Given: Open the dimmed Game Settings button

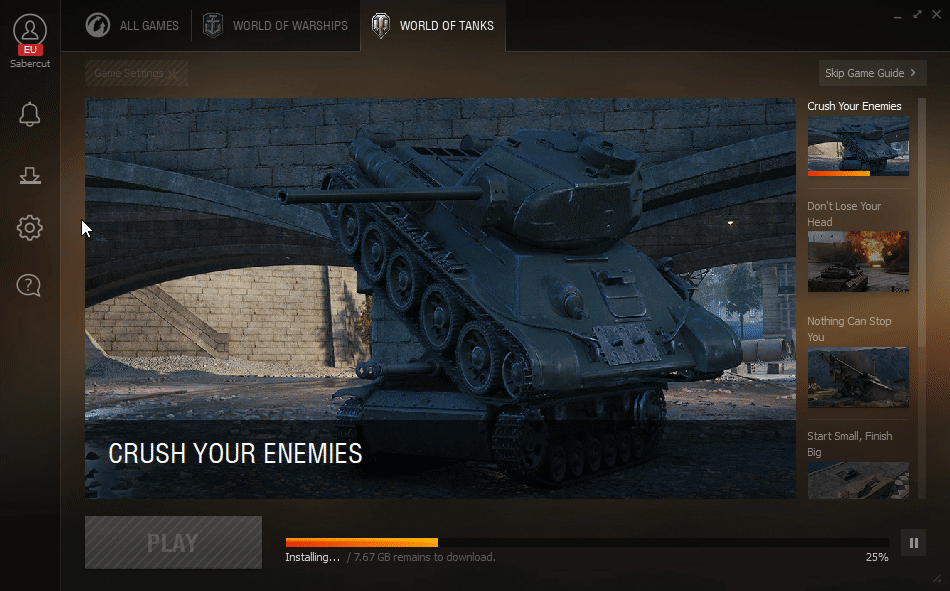Looking at the screenshot, I should click(136, 73).
